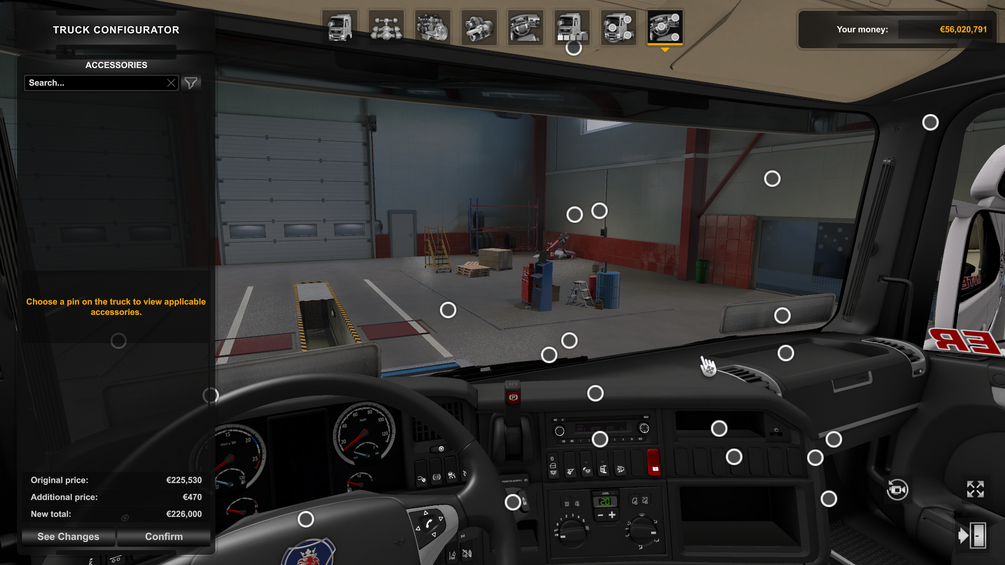Switch to the chassis drivetrain category
This screenshot has width=1005, height=565.
click(x=386, y=27)
